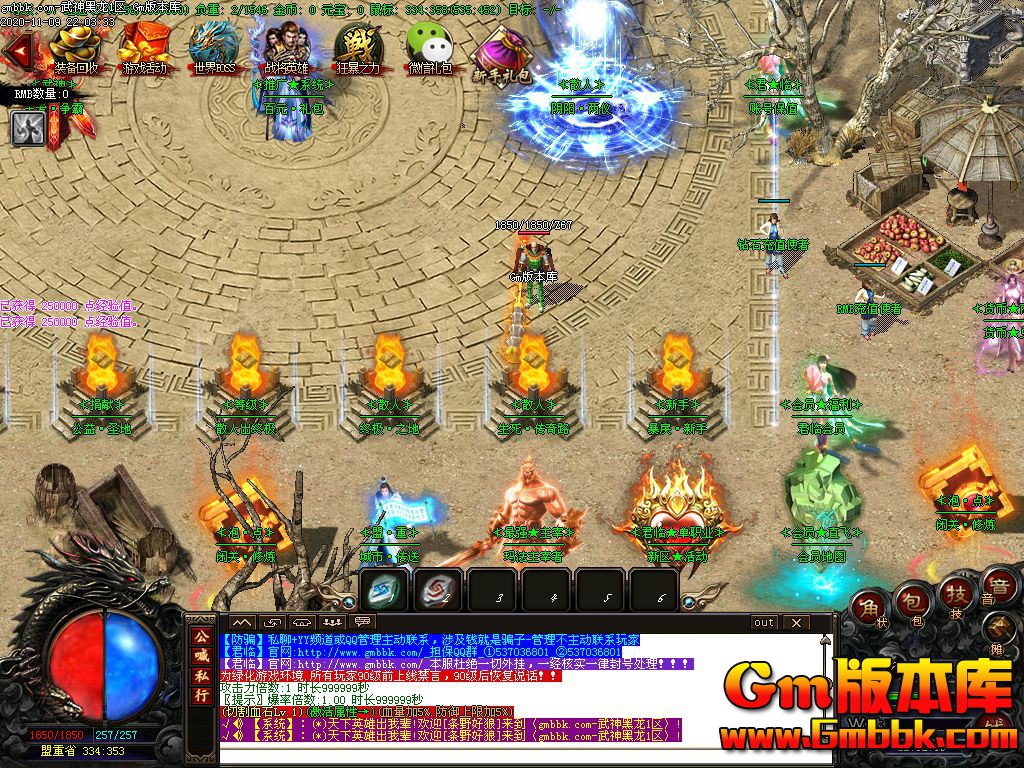This screenshot has width=1024, height=768.
Task: Click the out button on chat panel
Action: point(764,622)
